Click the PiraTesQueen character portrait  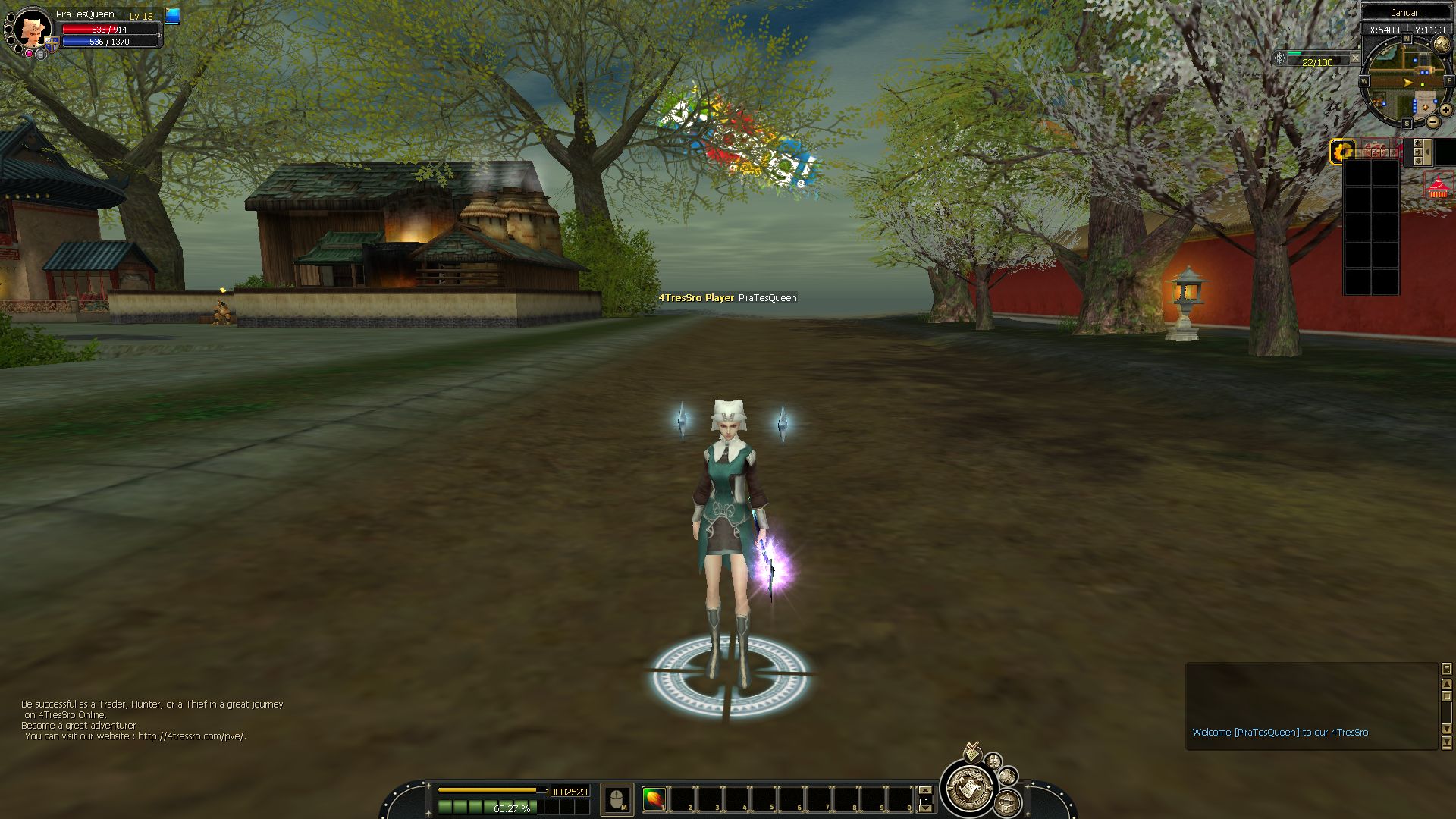[x=31, y=29]
